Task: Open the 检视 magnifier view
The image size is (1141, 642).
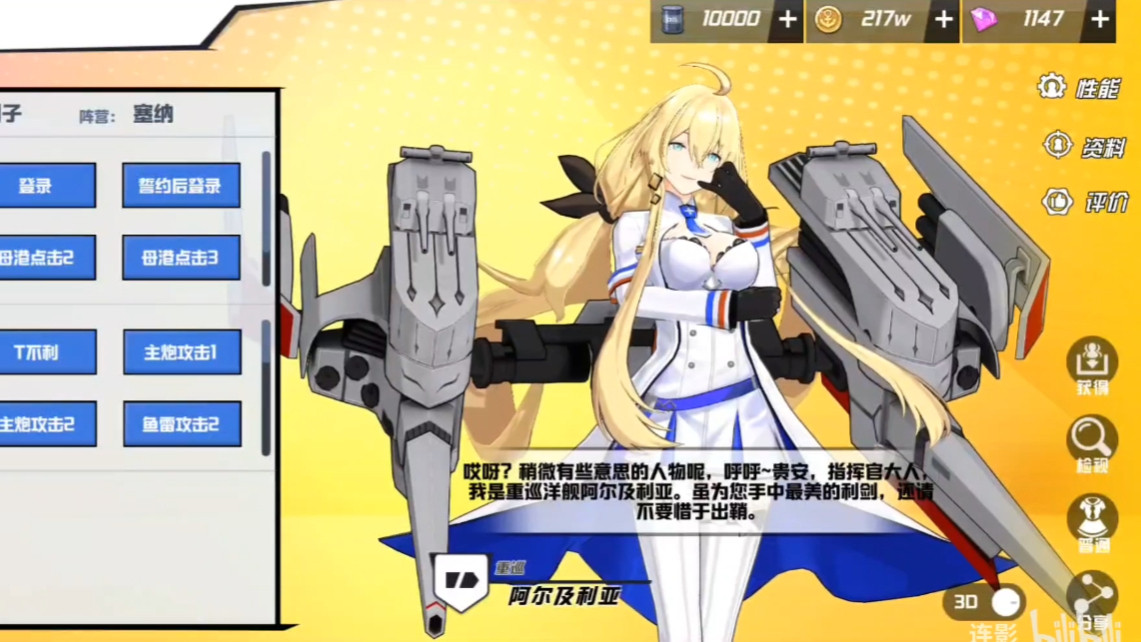Action: [1092, 443]
